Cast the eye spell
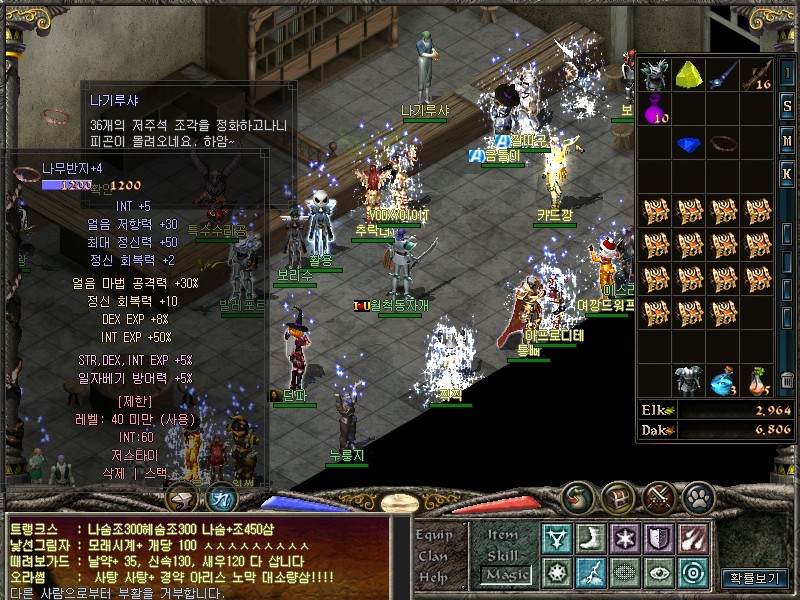 tap(658, 573)
